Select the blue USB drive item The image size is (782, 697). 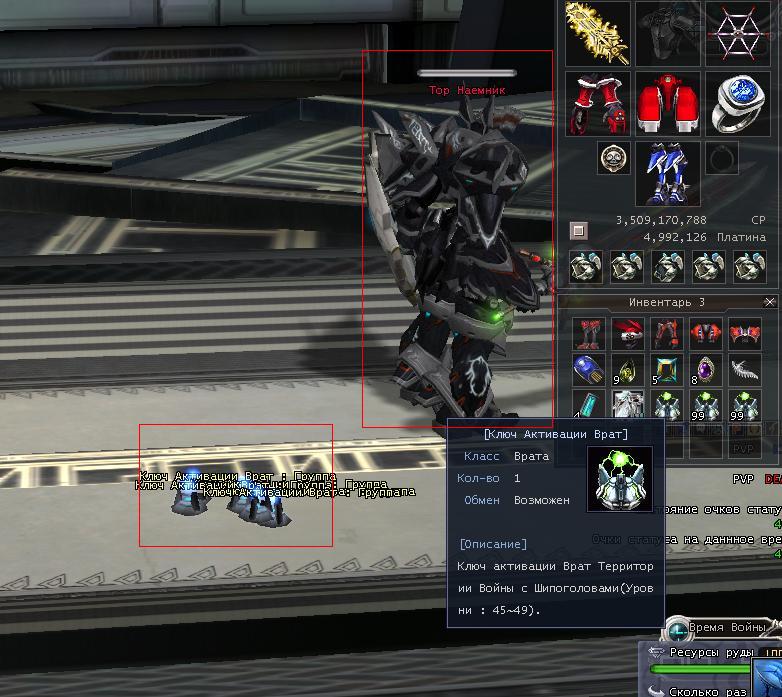point(588,369)
